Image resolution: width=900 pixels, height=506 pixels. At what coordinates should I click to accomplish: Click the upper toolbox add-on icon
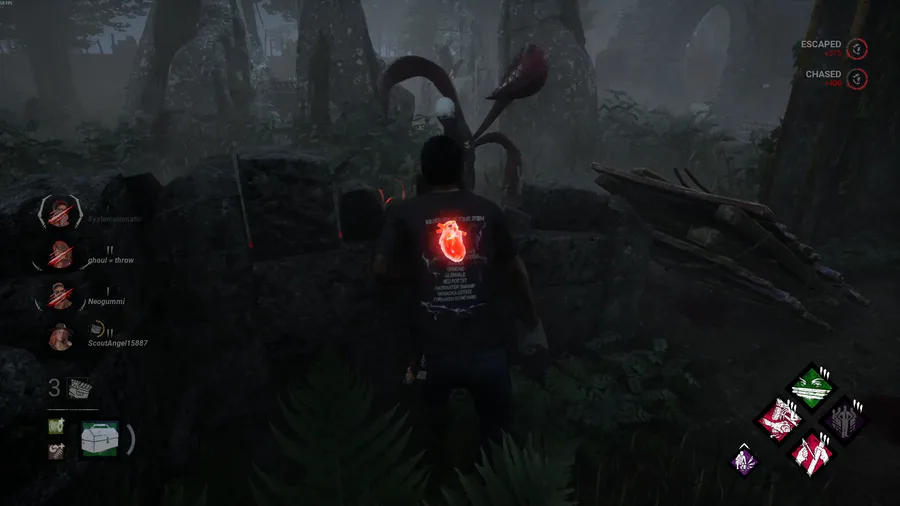56,427
